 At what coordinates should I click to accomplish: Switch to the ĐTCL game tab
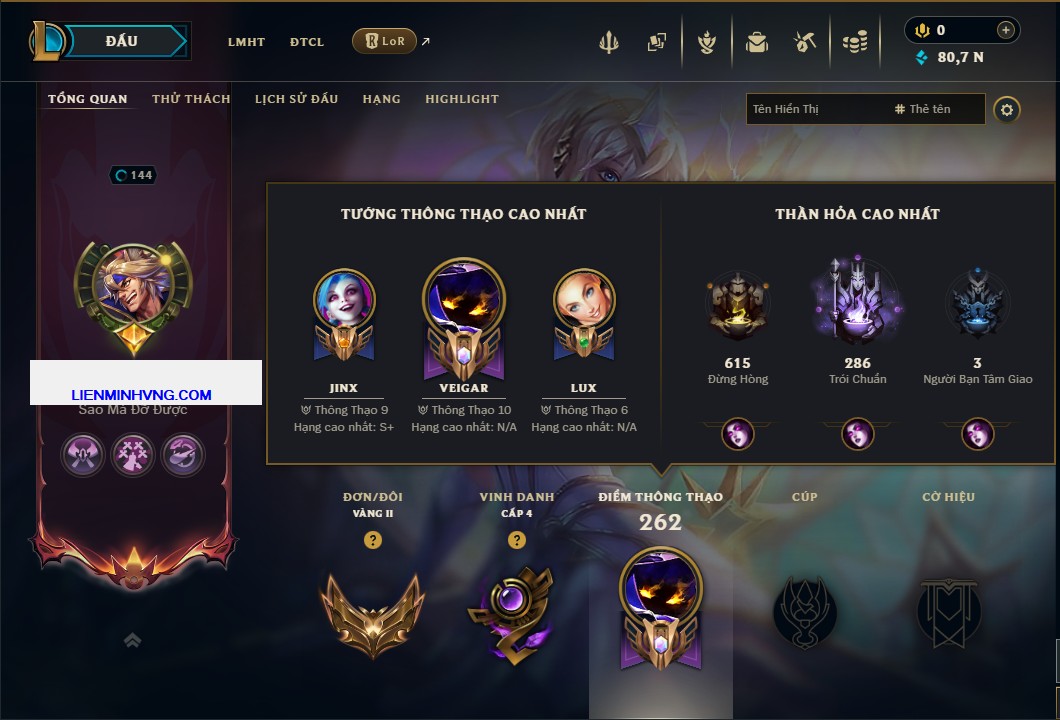[307, 42]
